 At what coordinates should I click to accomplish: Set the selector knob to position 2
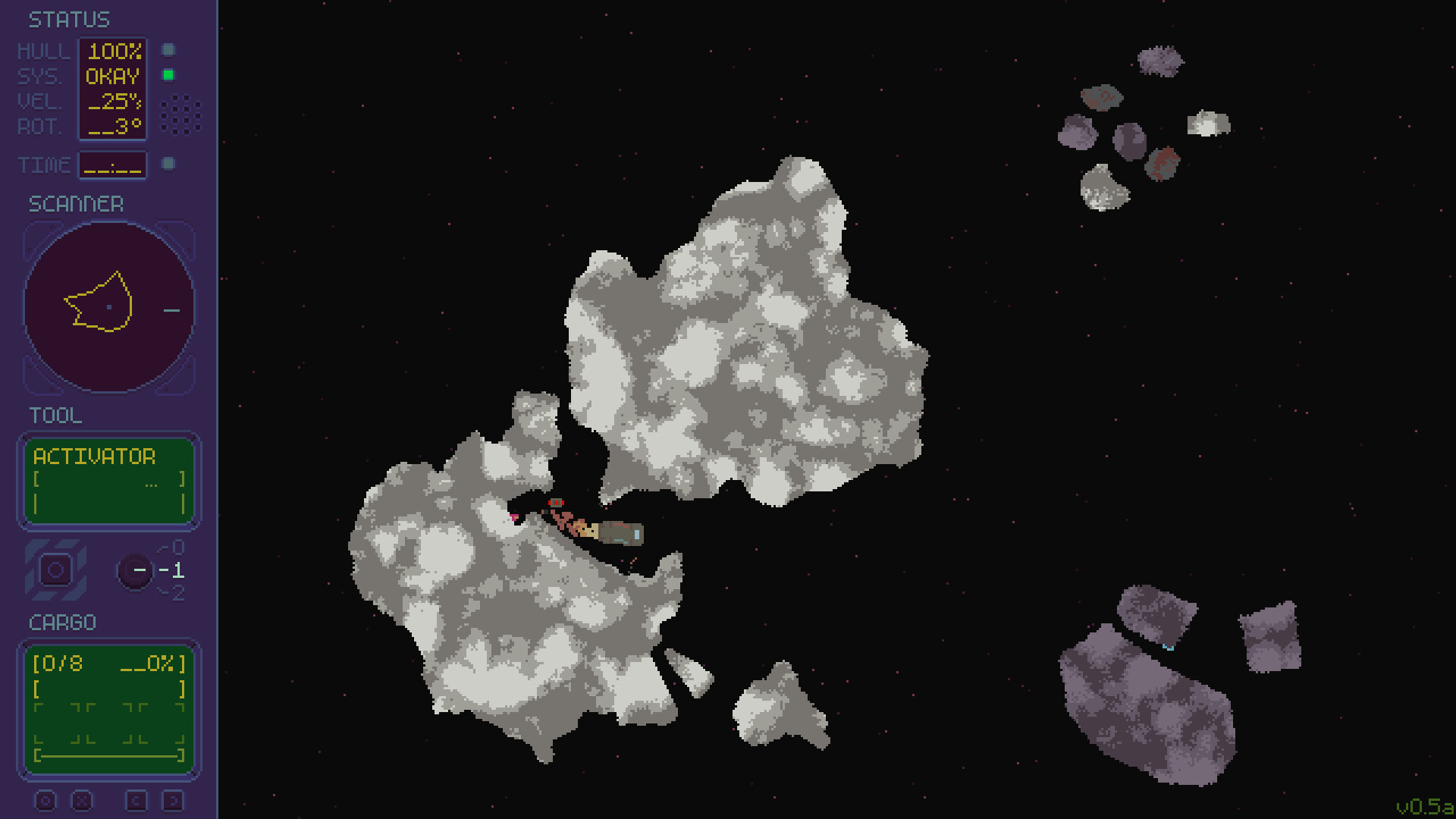click(178, 592)
